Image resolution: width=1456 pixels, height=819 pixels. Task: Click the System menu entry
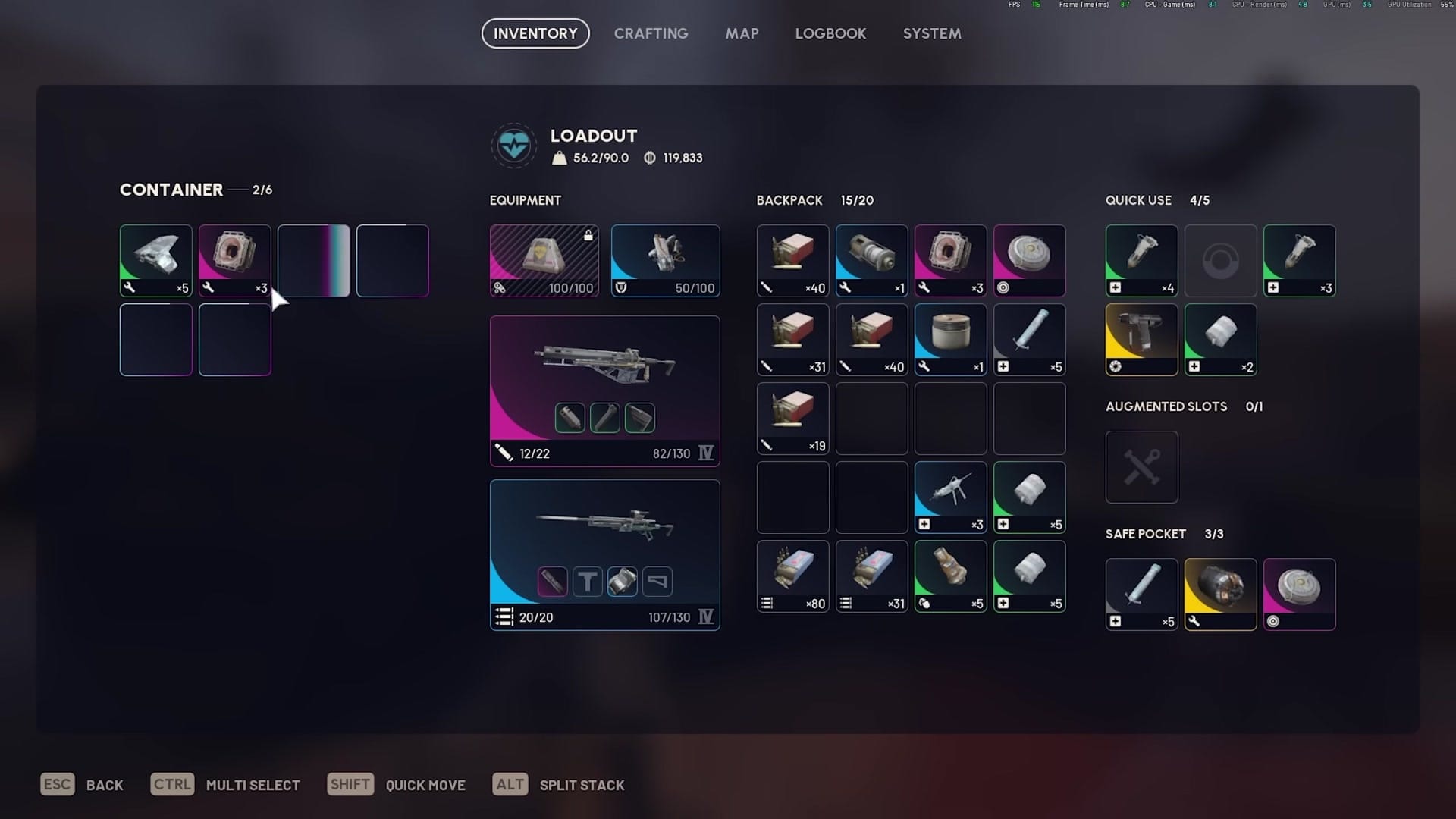point(931,33)
